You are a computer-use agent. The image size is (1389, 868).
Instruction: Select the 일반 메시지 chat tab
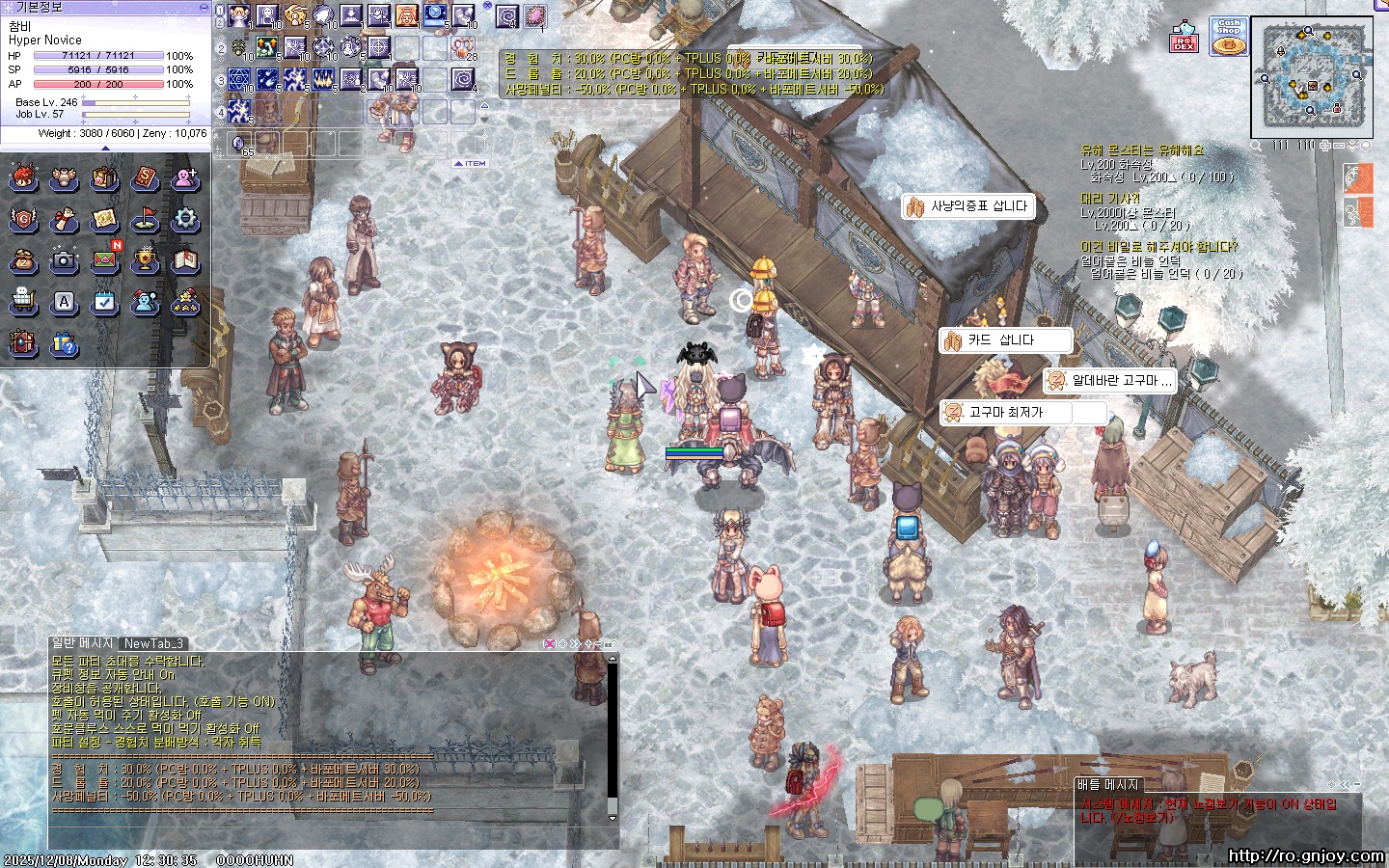[82, 643]
